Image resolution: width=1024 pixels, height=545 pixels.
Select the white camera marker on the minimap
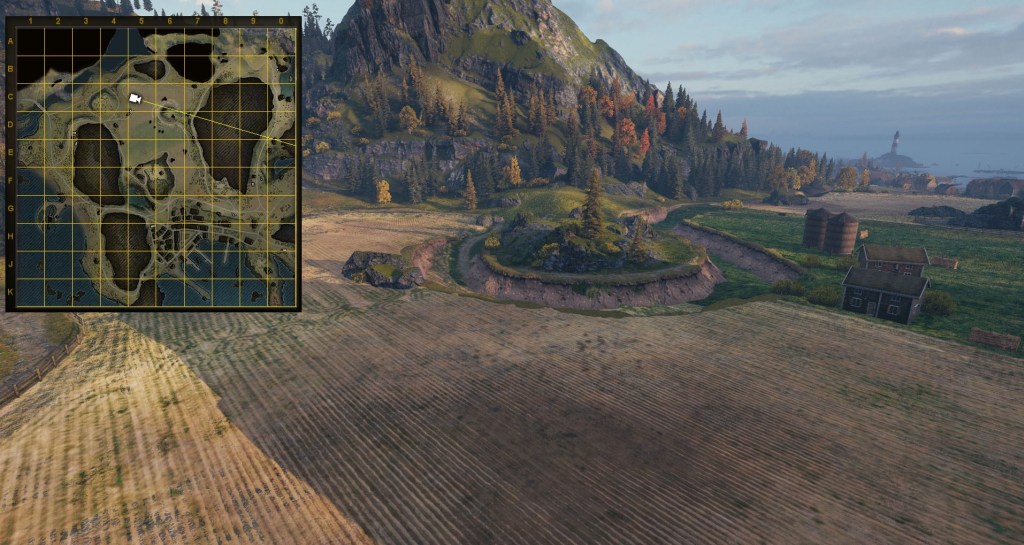click(135, 98)
